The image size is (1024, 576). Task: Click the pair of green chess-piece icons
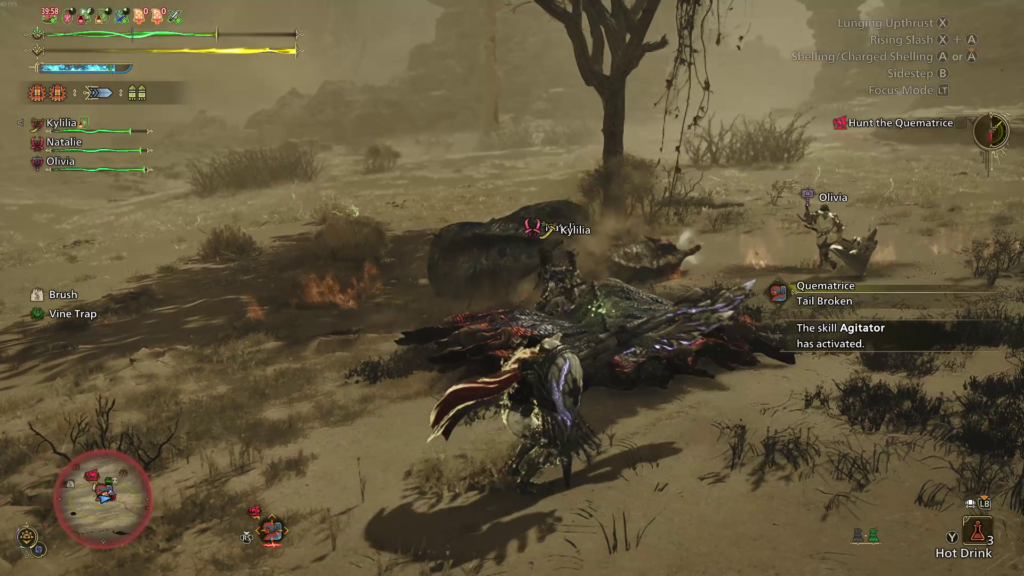(865, 536)
